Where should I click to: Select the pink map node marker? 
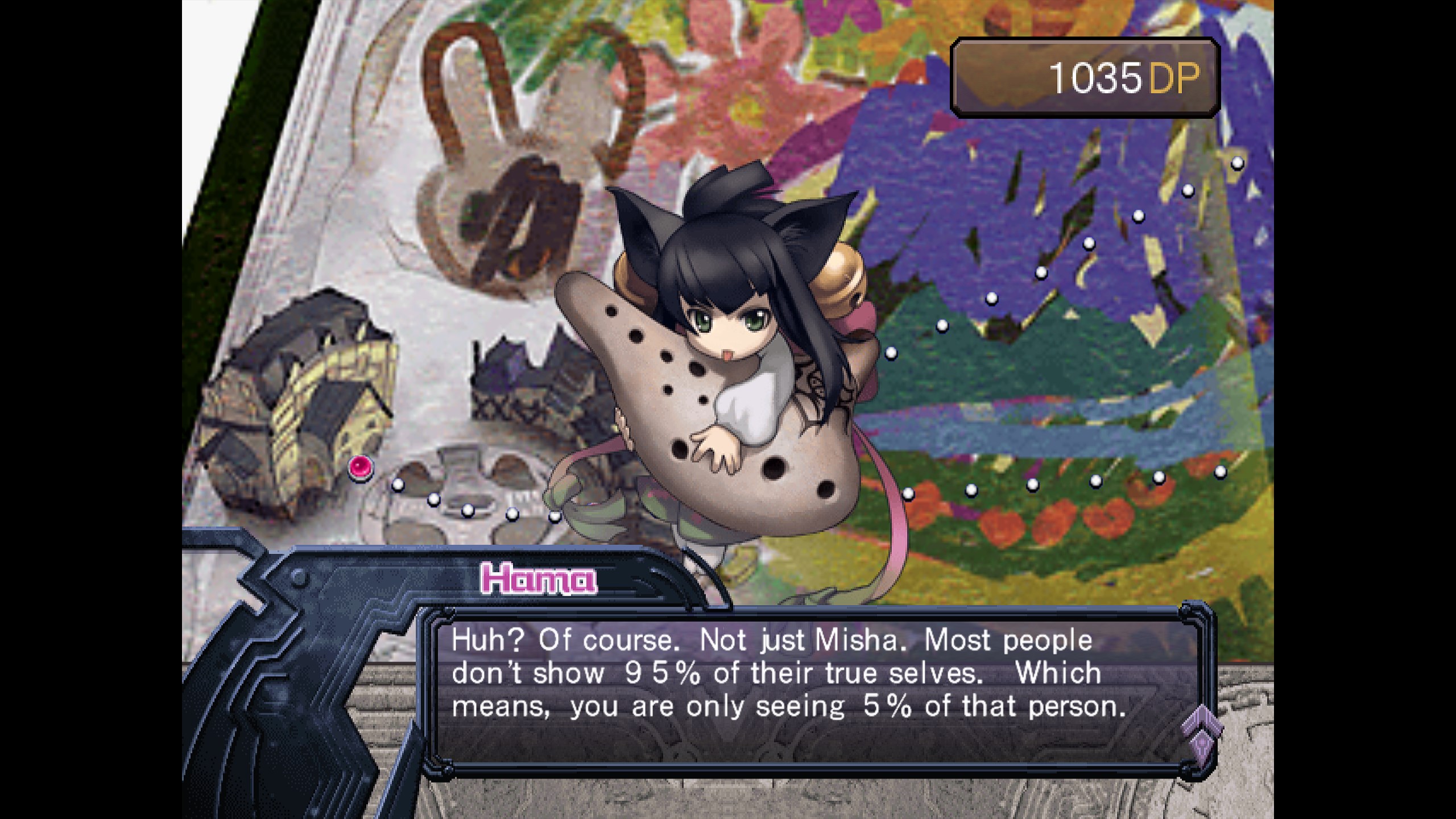click(x=361, y=468)
